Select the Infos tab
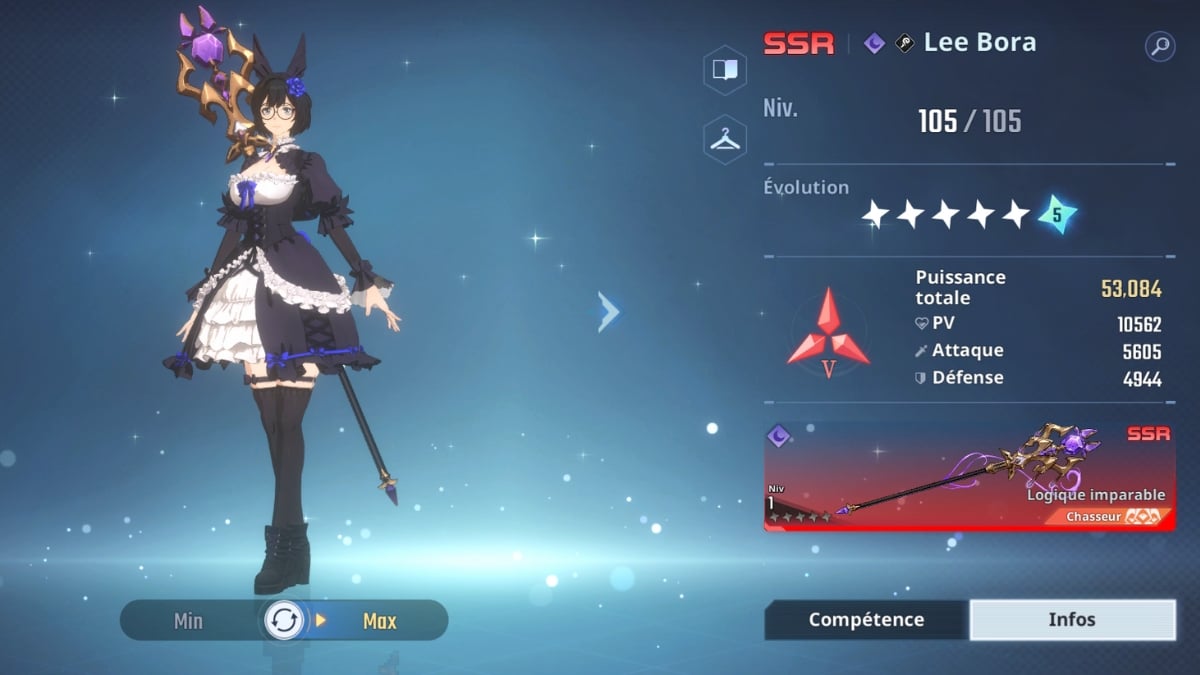Viewport: 1200px width, 675px height. pos(1072,620)
